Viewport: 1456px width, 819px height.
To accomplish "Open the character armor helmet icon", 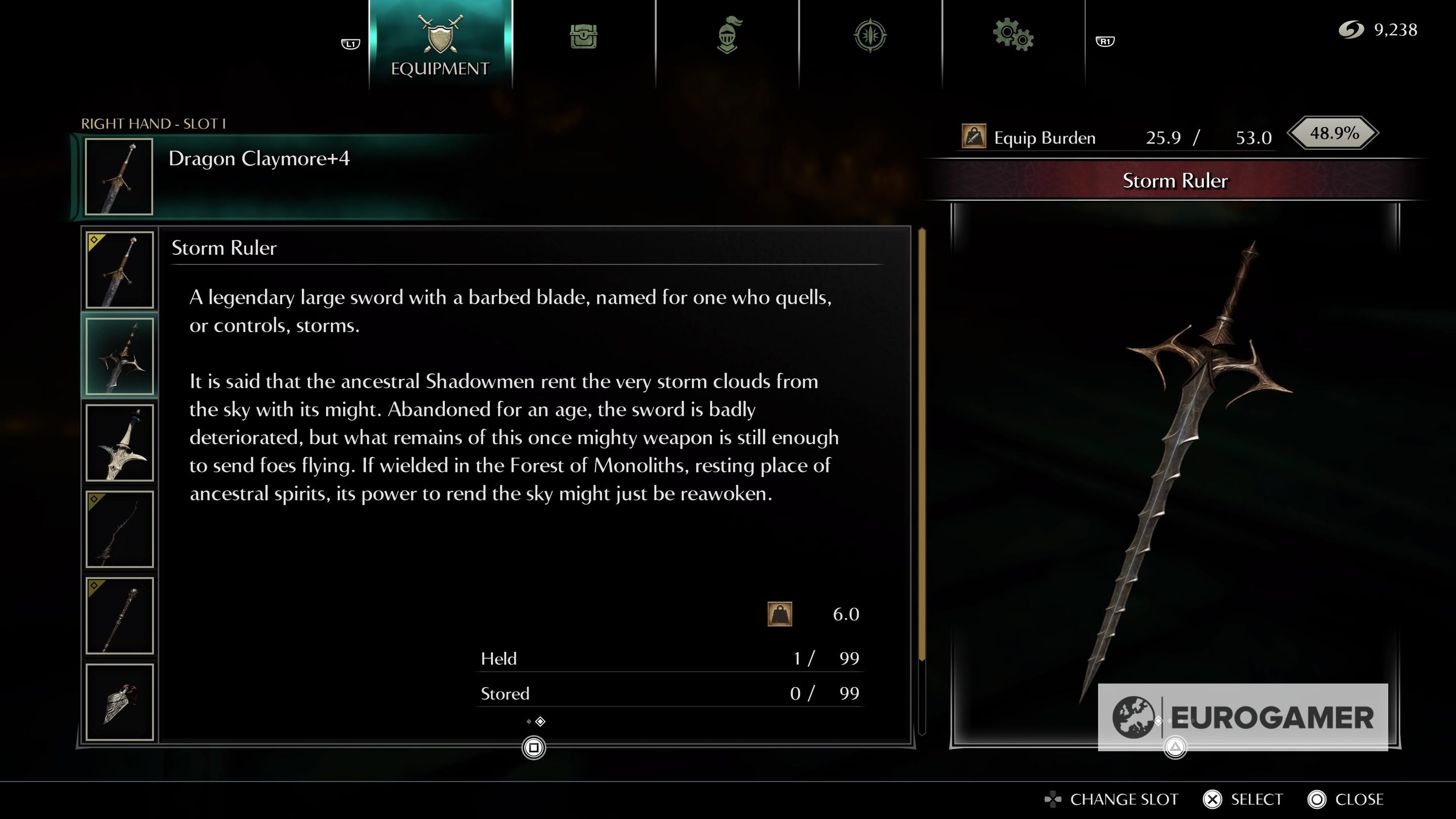I will (727, 35).
